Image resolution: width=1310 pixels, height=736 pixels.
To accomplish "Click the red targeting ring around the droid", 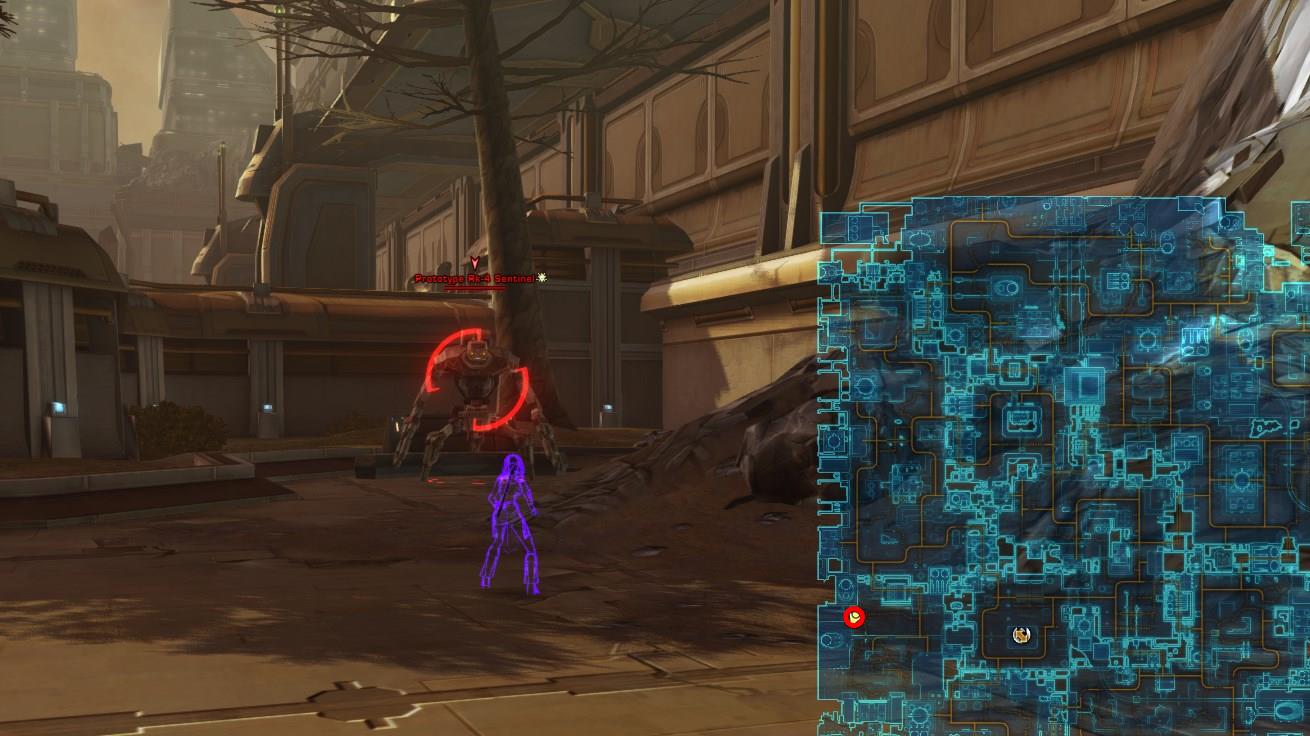I will pos(436,370).
